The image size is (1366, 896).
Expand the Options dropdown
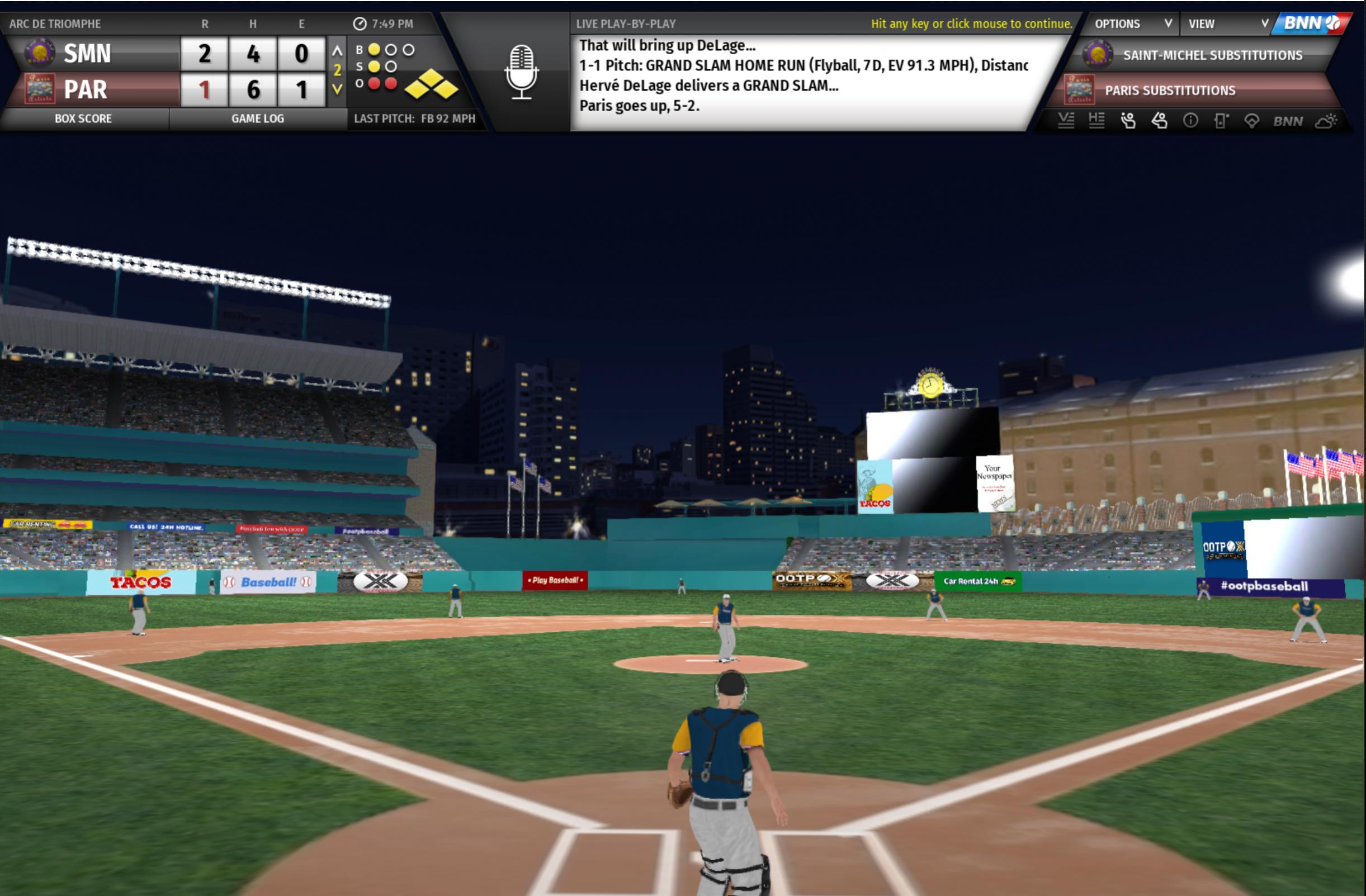click(1131, 24)
